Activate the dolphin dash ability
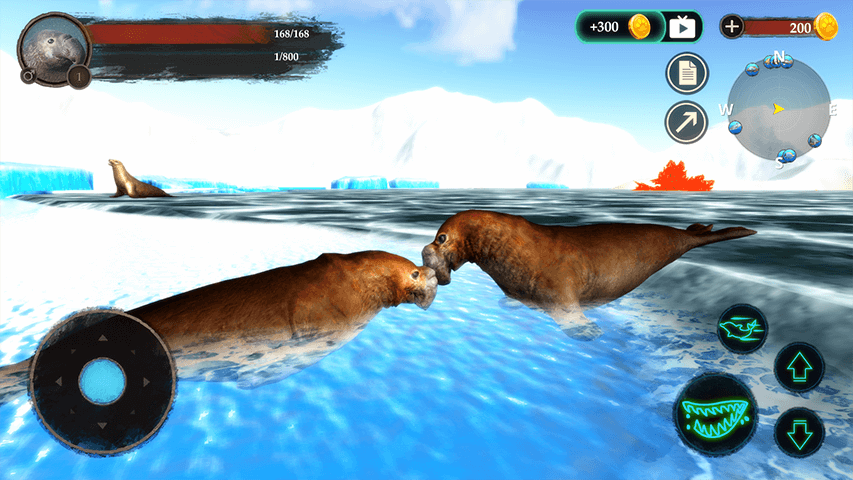Image resolution: width=853 pixels, height=480 pixels. click(x=742, y=329)
